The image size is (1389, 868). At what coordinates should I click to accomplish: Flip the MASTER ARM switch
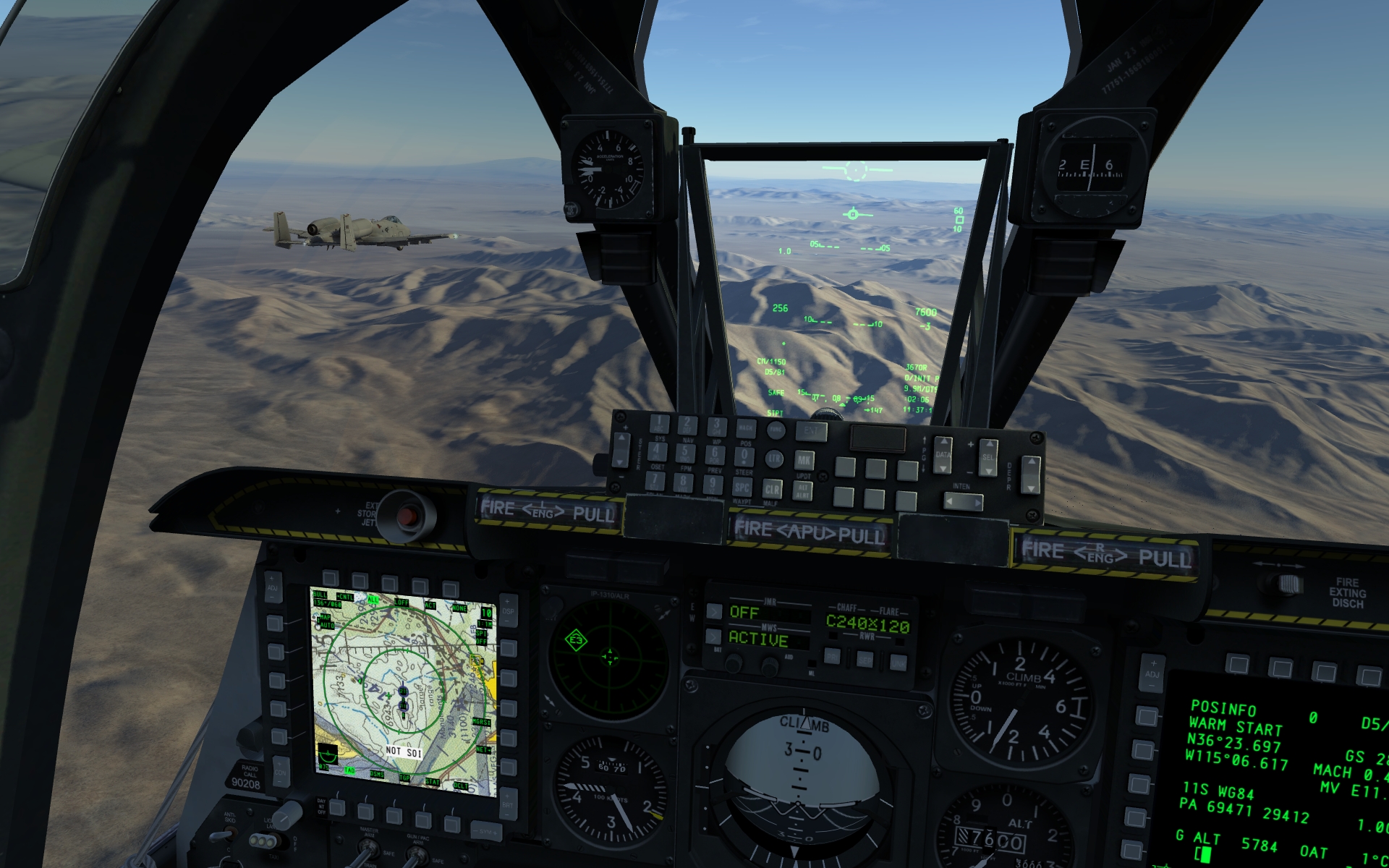(x=369, y=848)
